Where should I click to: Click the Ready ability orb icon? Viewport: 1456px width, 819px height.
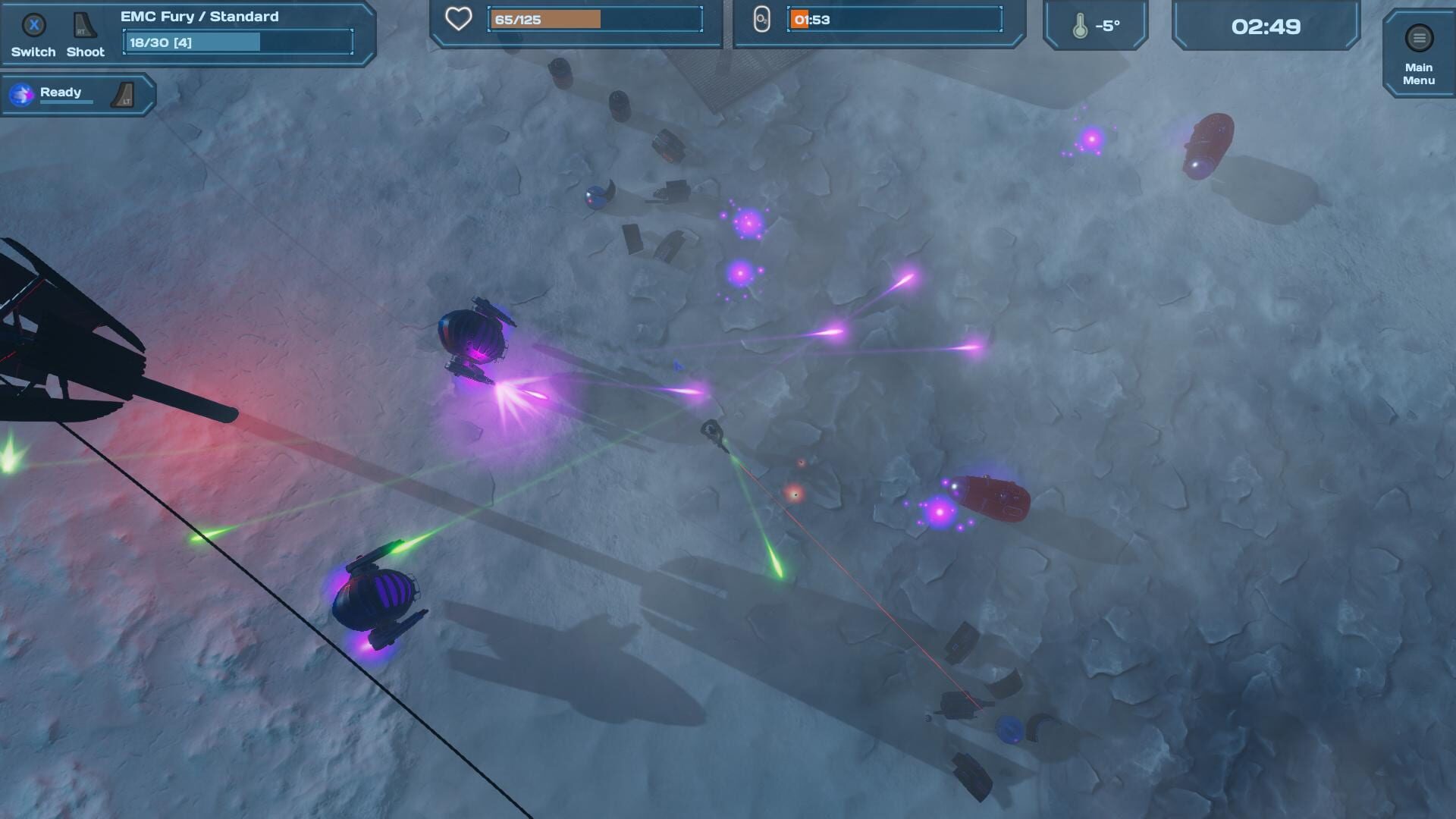tap(20, 93)
